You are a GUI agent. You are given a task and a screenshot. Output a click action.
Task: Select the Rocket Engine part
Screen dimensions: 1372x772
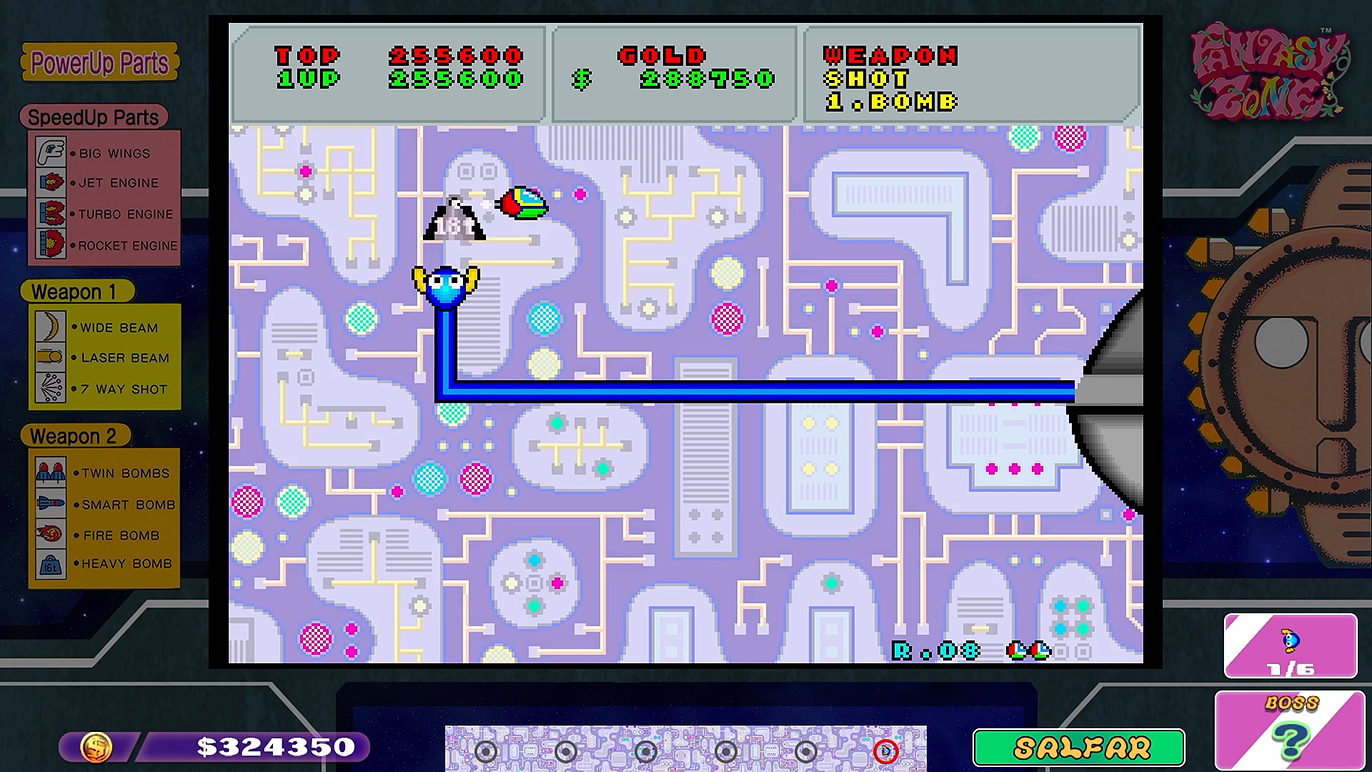[104, 245]
